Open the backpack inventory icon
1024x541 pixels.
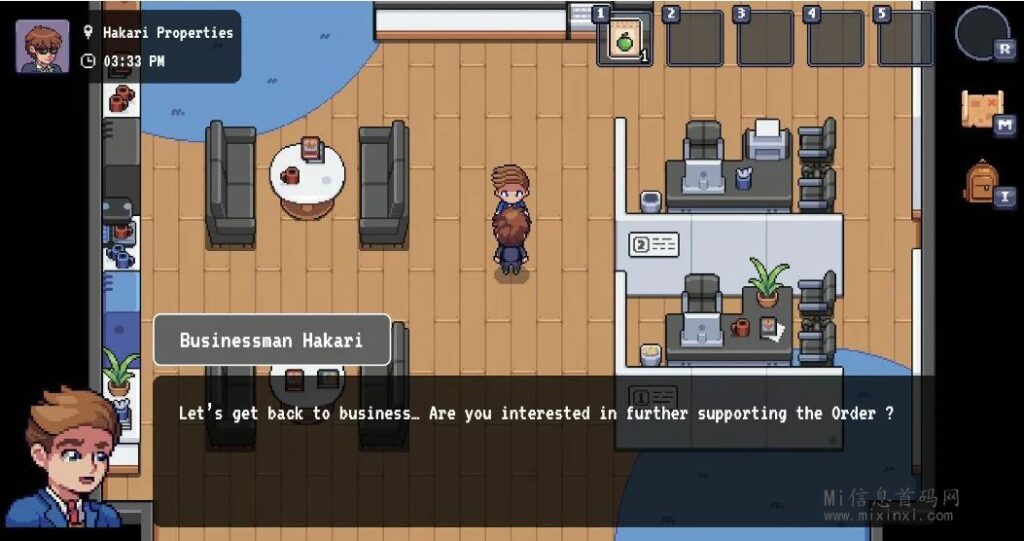coord(982,181)
